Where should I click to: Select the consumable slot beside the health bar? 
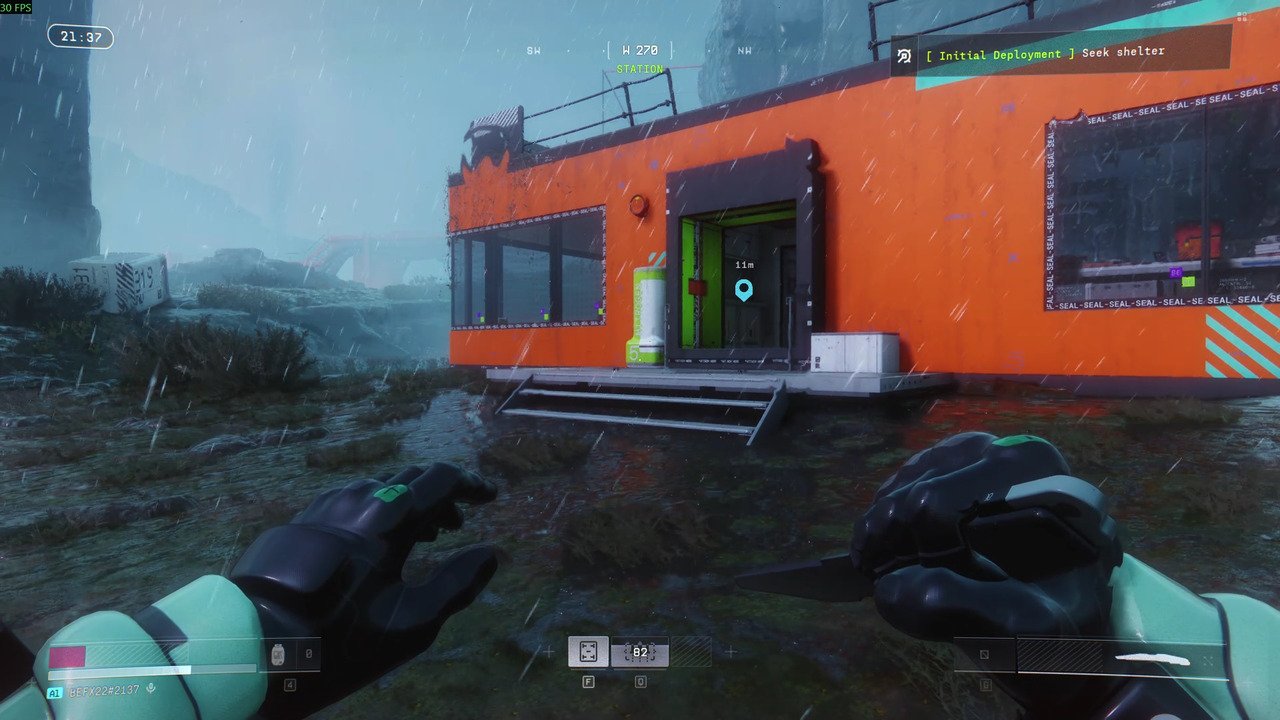click(x=278, y=655)
